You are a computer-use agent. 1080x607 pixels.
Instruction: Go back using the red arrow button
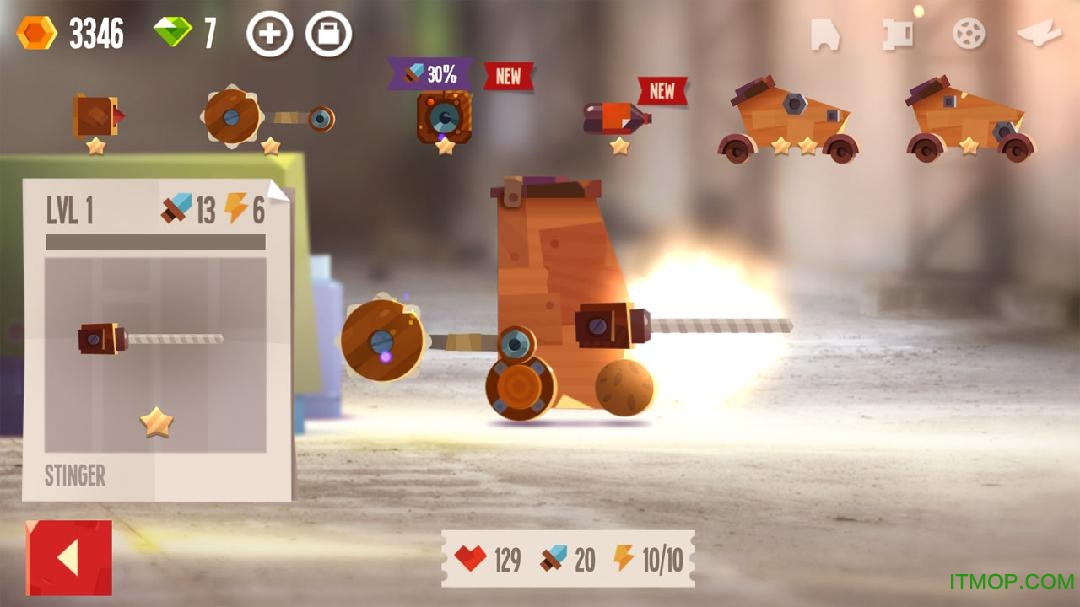coord(69,558)
